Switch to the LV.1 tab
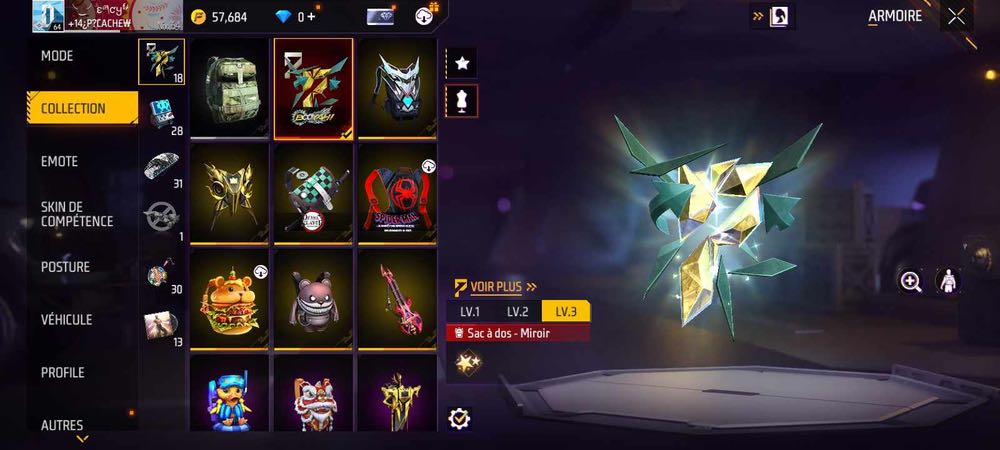Screen dimensions: 1000x450 click(x=470, y=312)
